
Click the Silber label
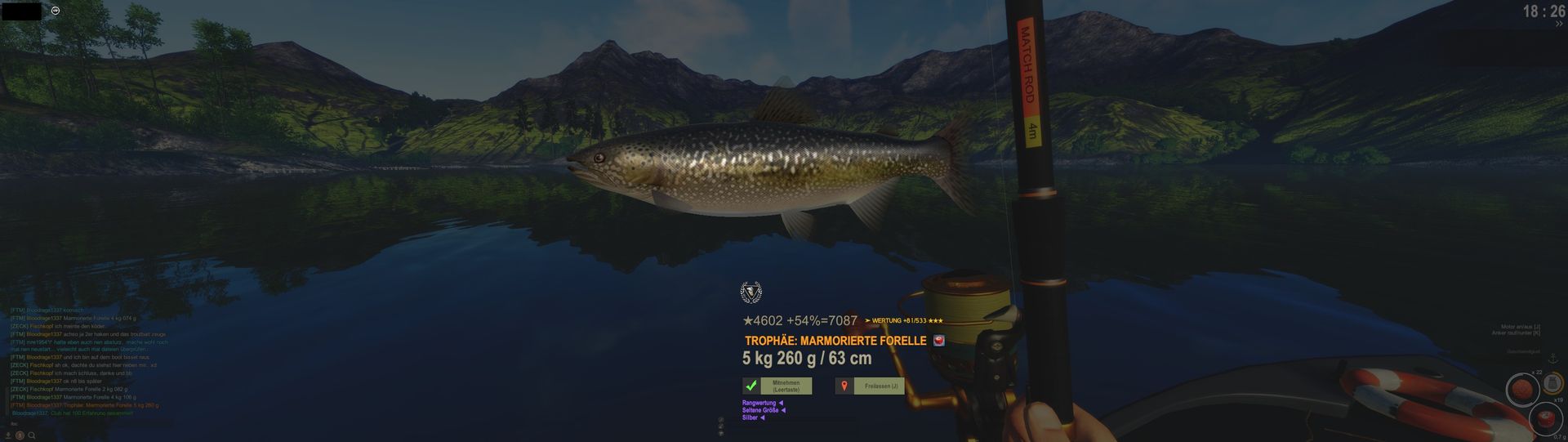point(751,417)
